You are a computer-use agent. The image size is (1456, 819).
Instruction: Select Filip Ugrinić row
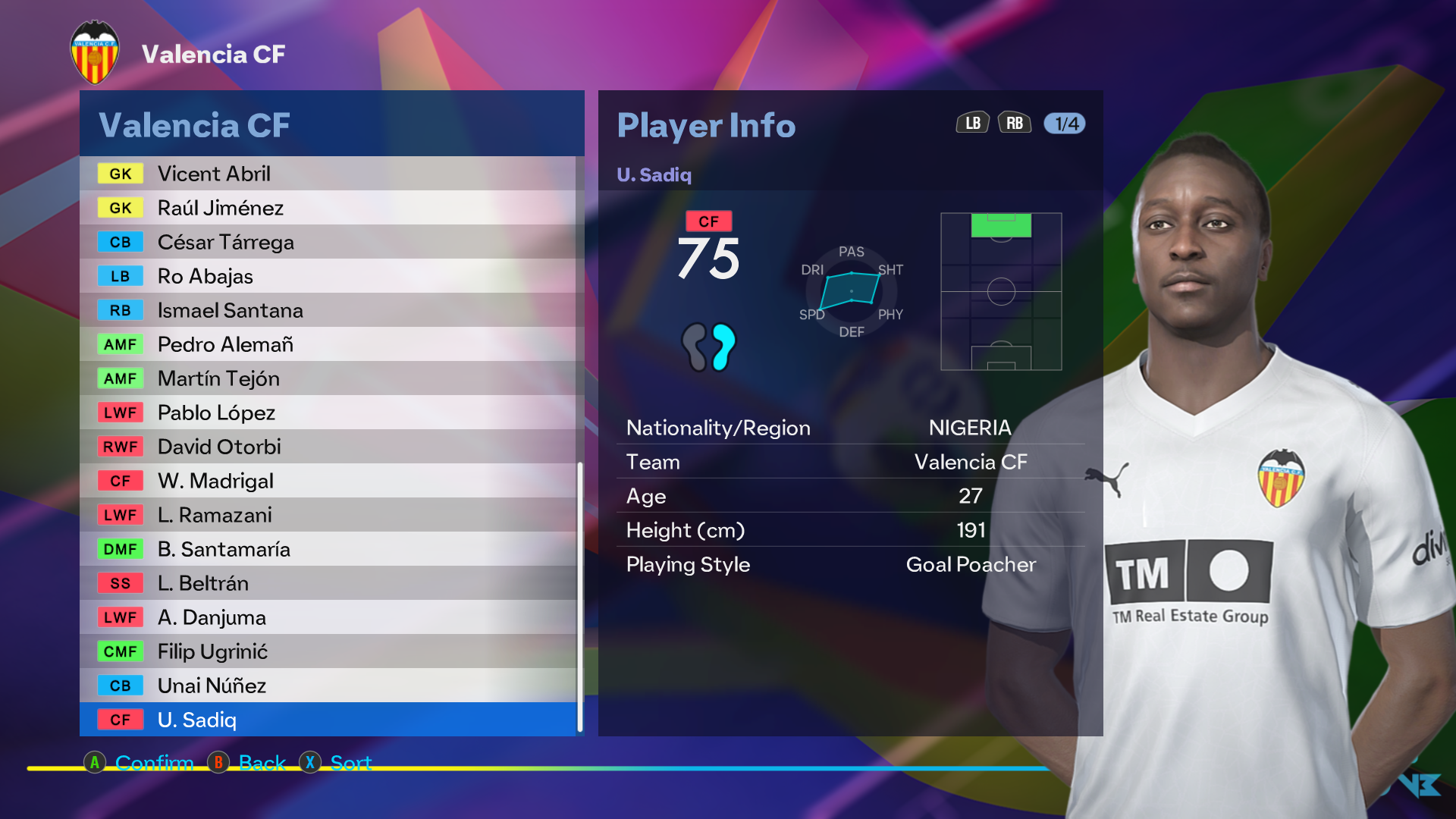tap(328, 651)
